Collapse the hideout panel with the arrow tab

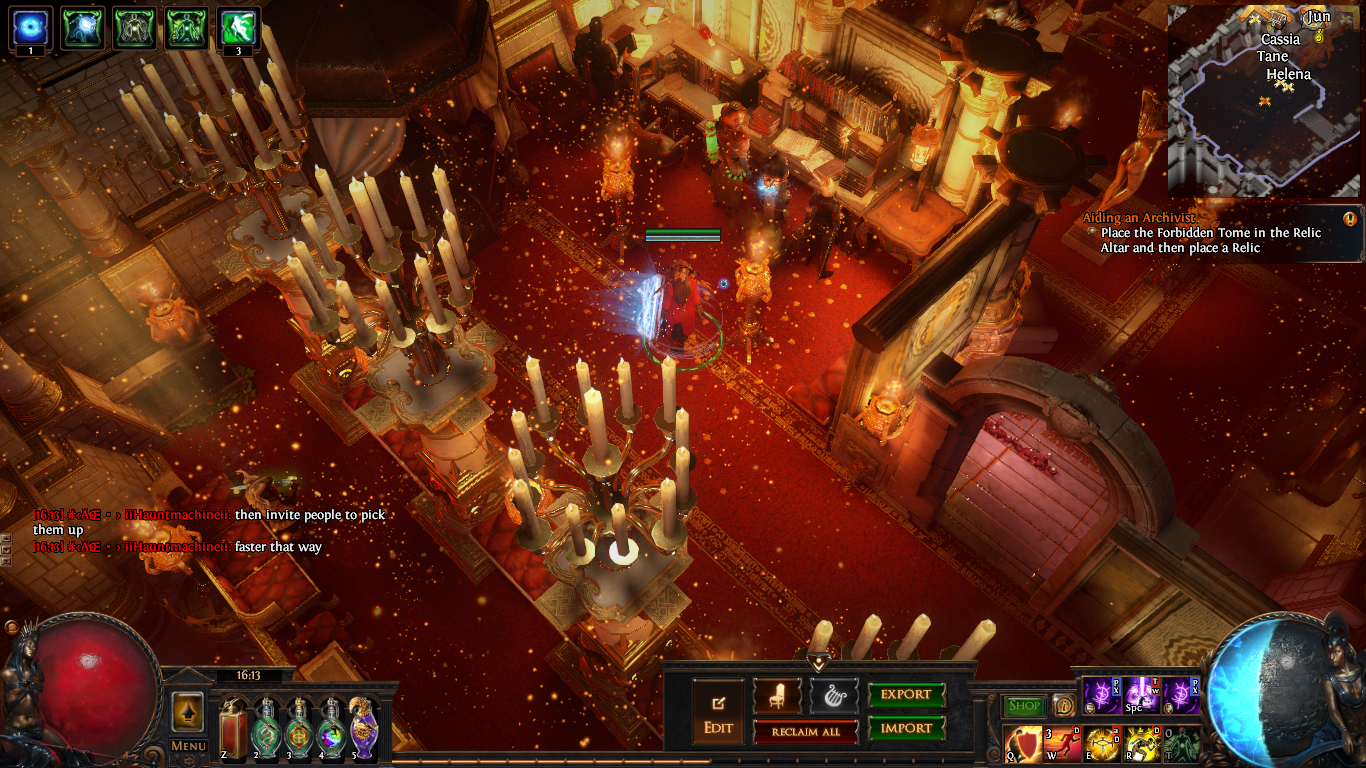click(x=819, y=662)
